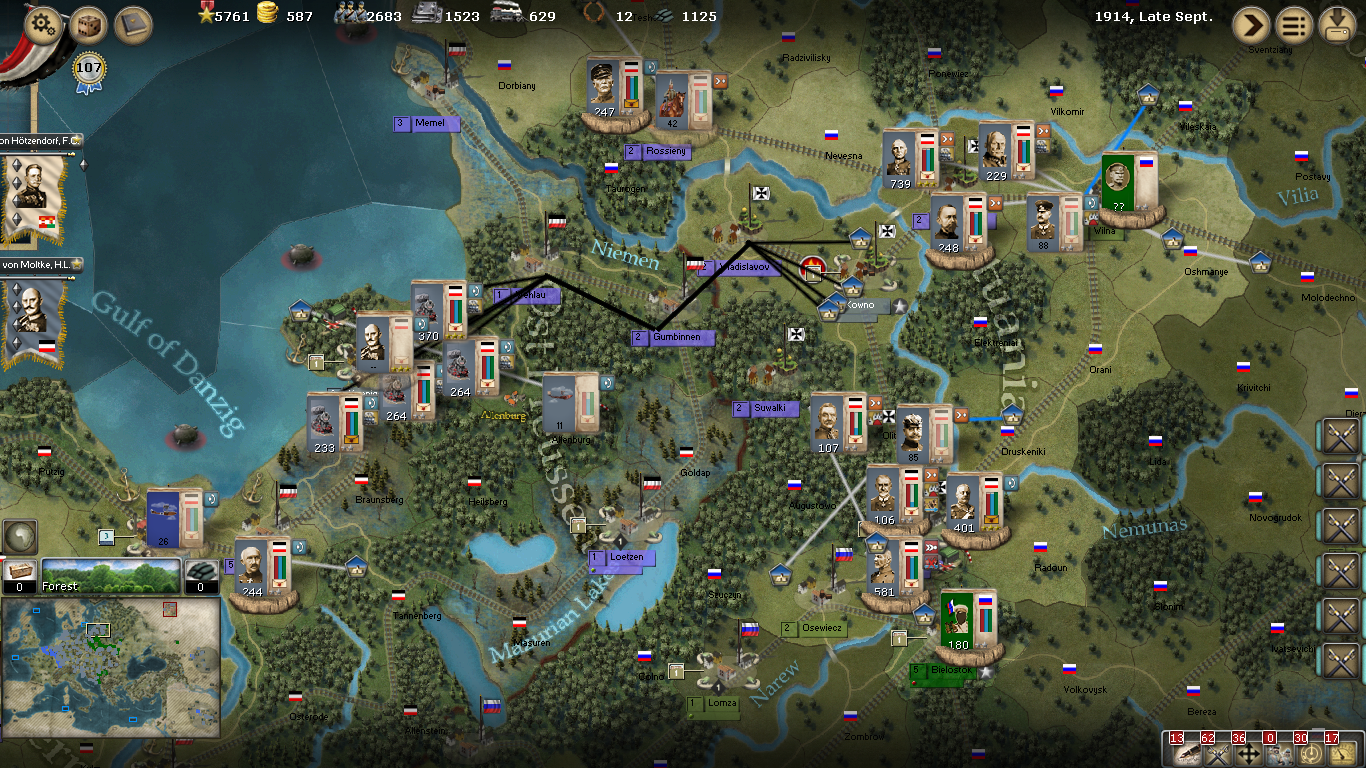Click the clock icon showing 30

[x=1311, y=754]
